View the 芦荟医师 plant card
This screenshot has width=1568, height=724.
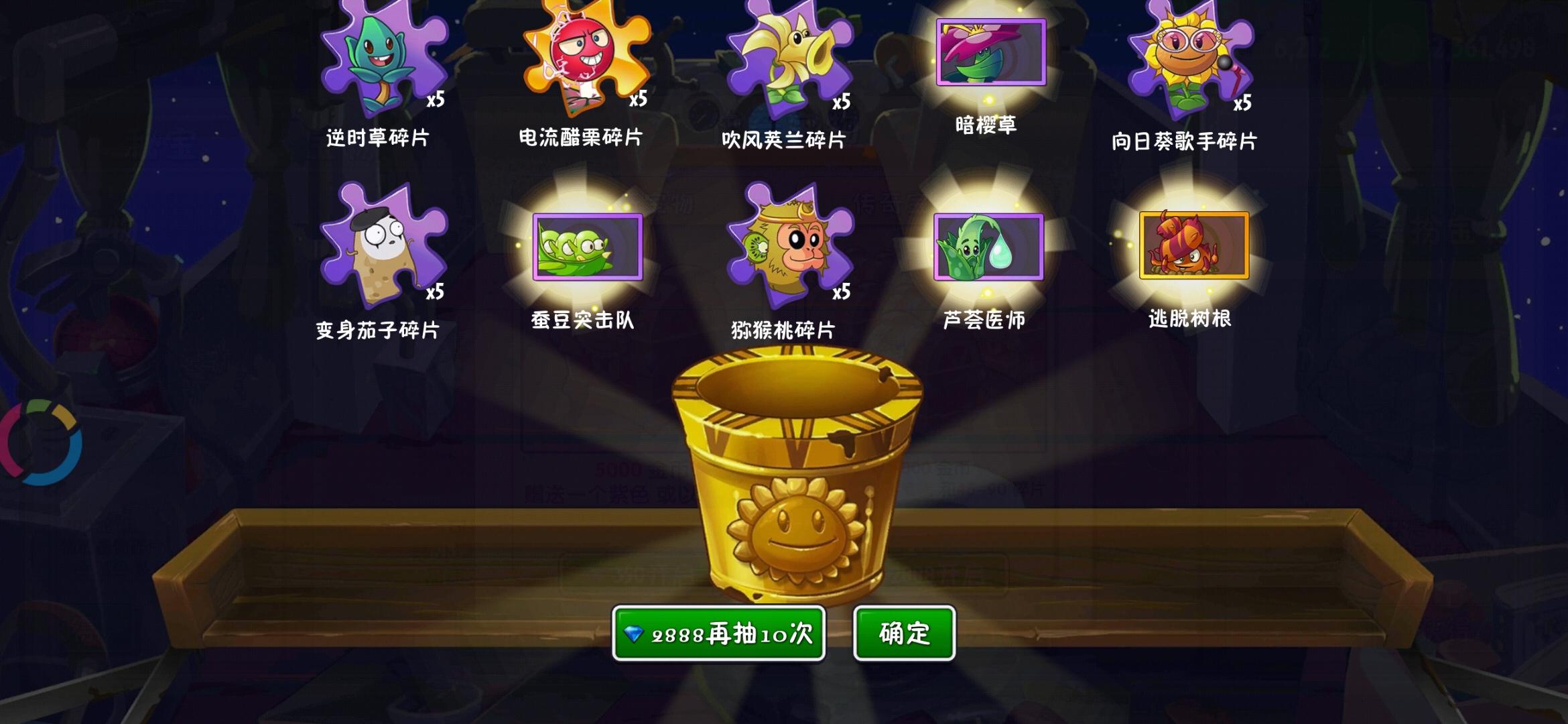click(988, 247)
